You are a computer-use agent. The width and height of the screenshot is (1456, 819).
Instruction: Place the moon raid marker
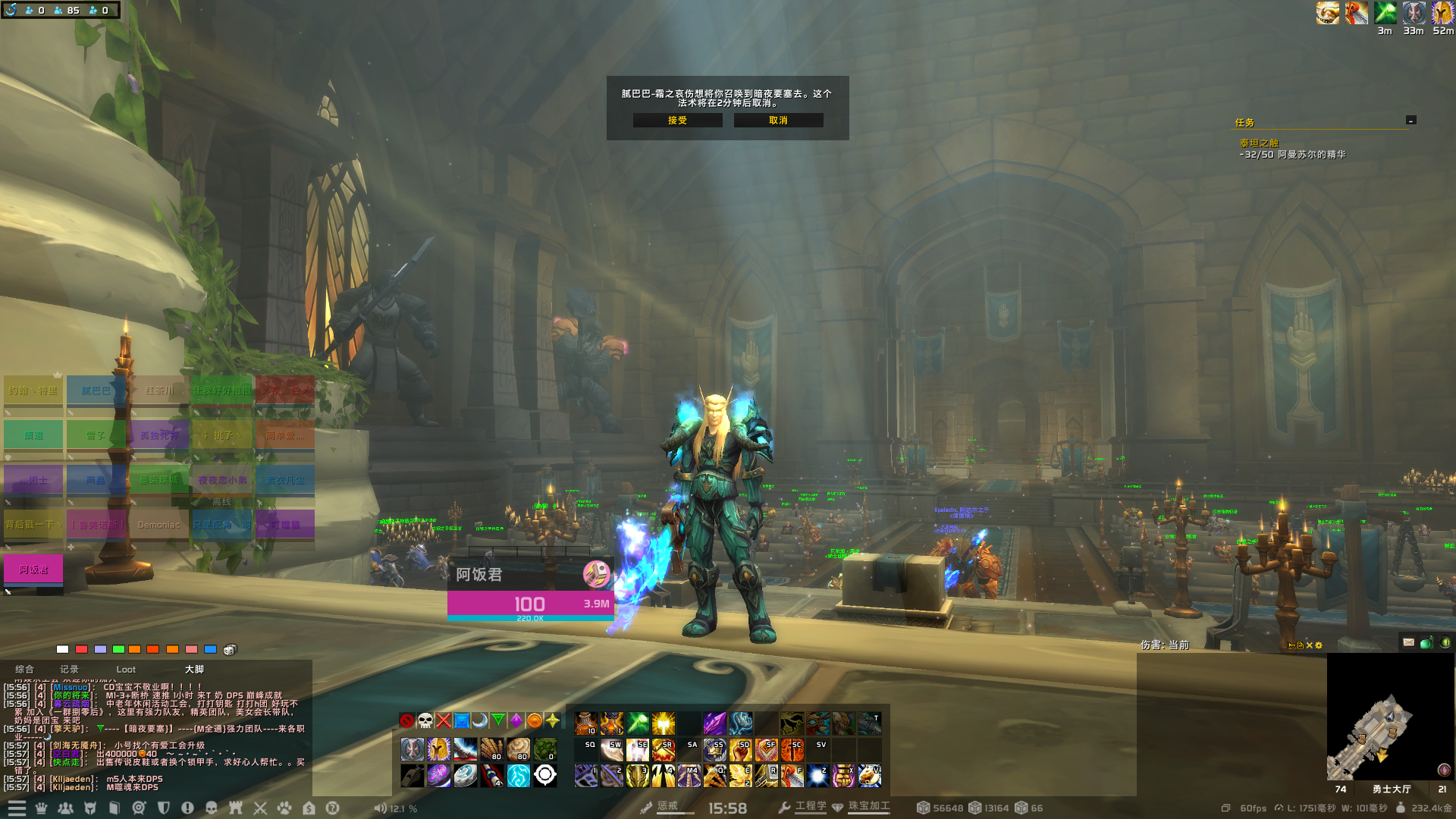click(x=479, y=720)
